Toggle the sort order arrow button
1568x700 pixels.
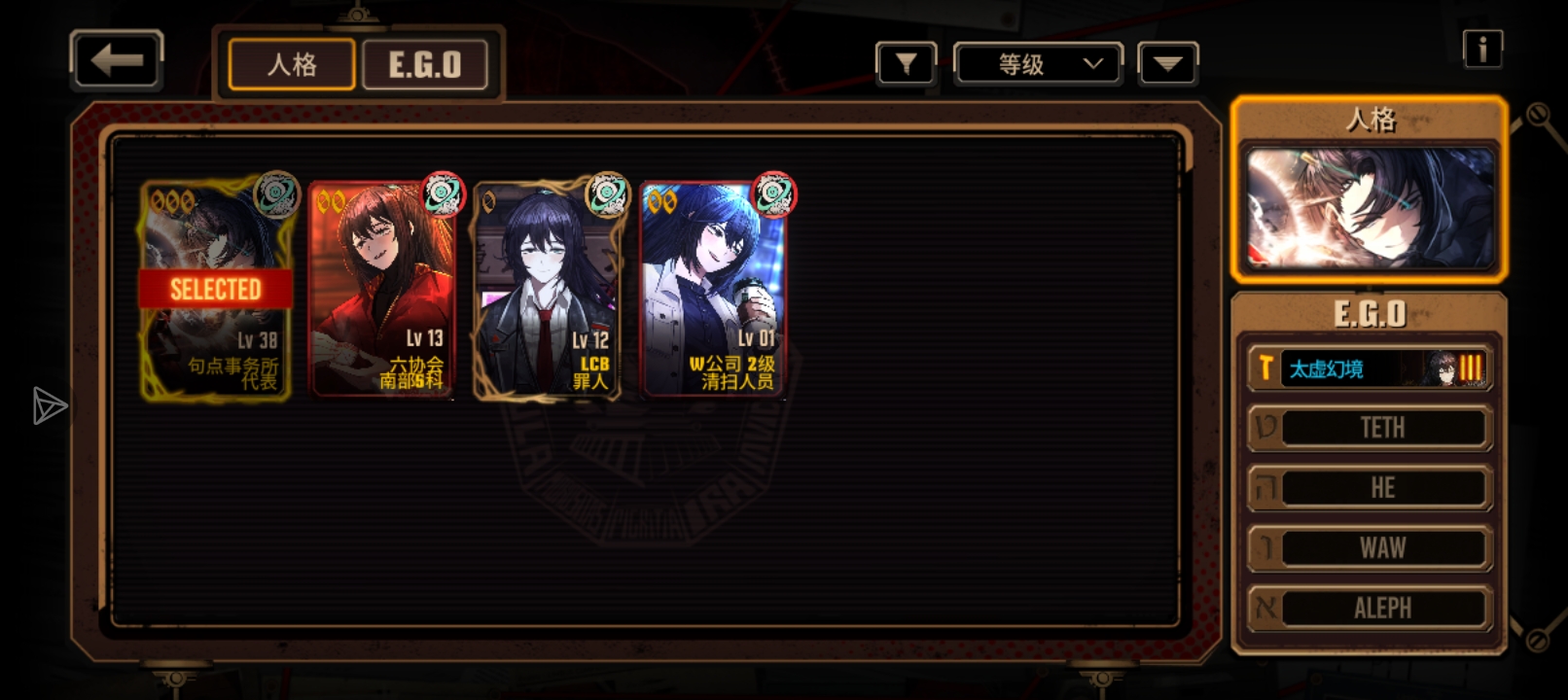tap(1167, 65)
